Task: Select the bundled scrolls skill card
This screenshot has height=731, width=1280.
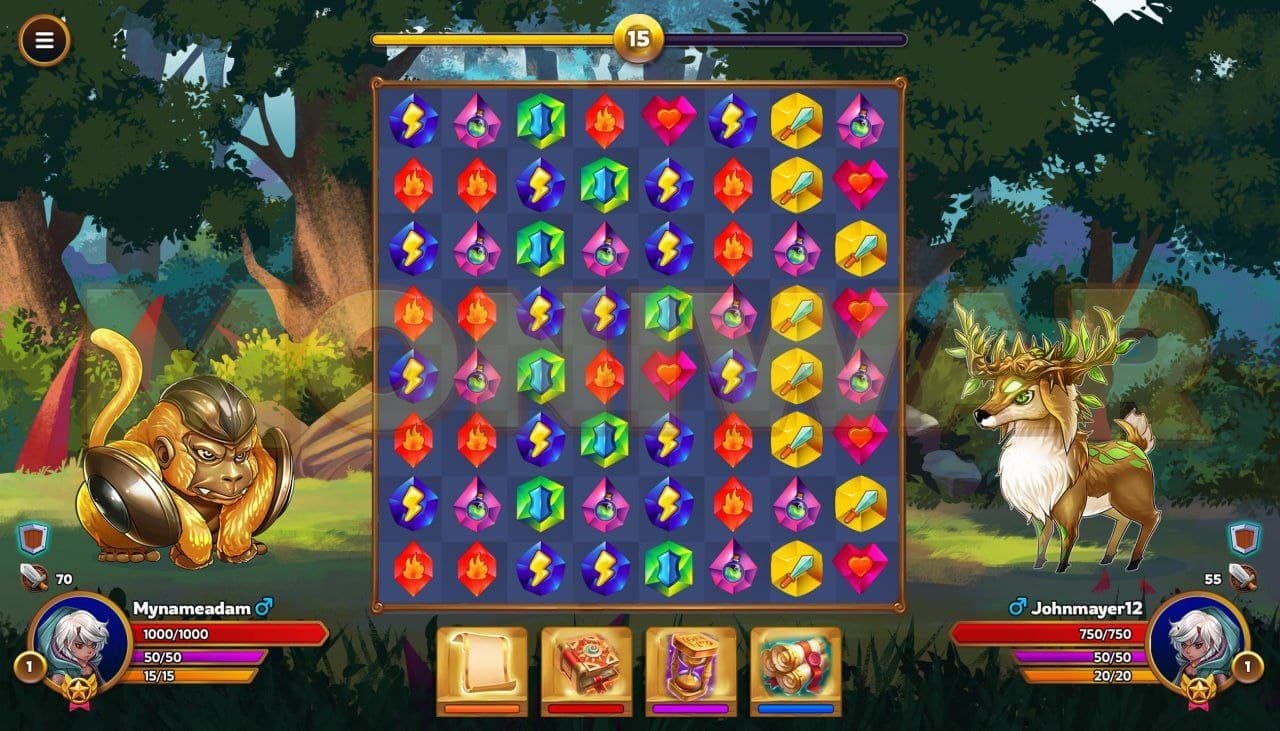Action: click(796, 665)
